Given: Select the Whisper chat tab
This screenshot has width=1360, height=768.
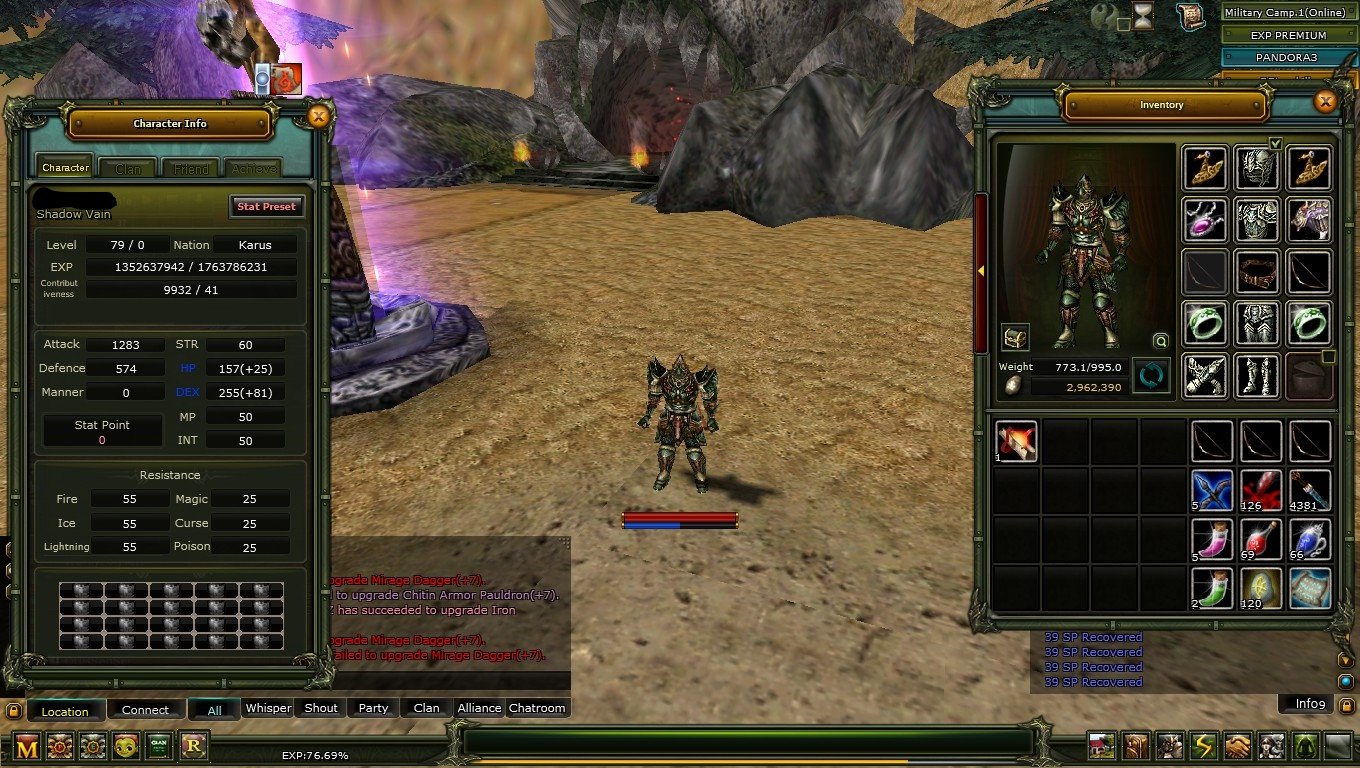Looking at the screenshot, I should pyautogui.click(x=268, y=708).
